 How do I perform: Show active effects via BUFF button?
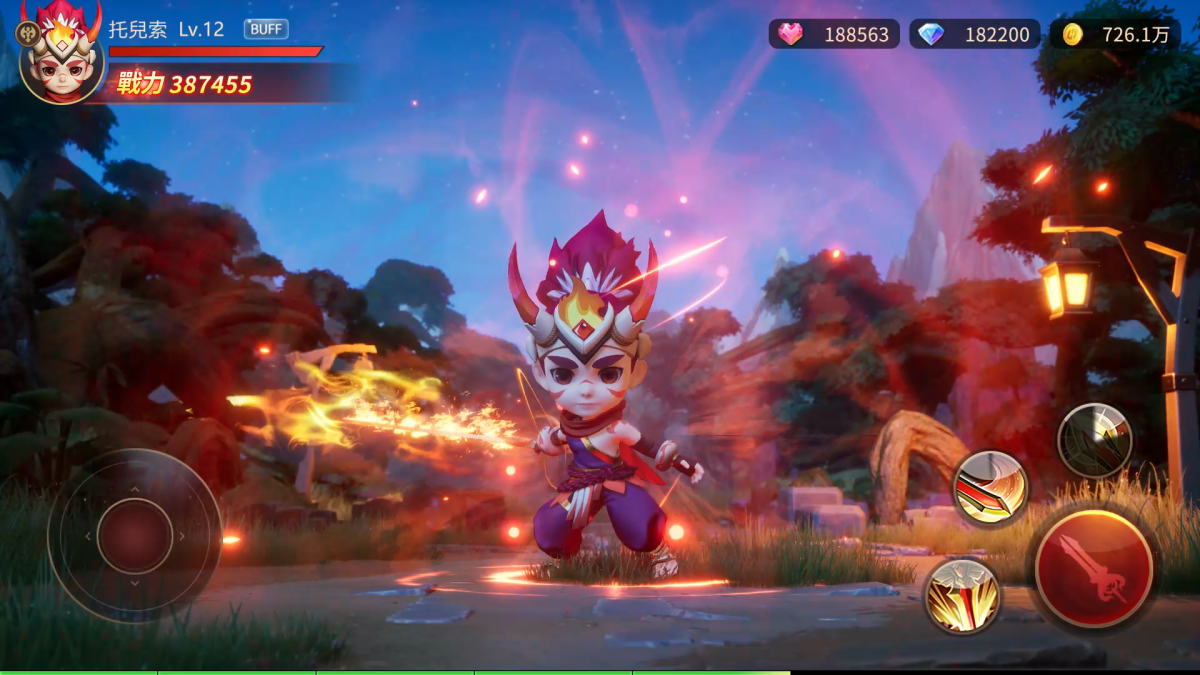266,29
